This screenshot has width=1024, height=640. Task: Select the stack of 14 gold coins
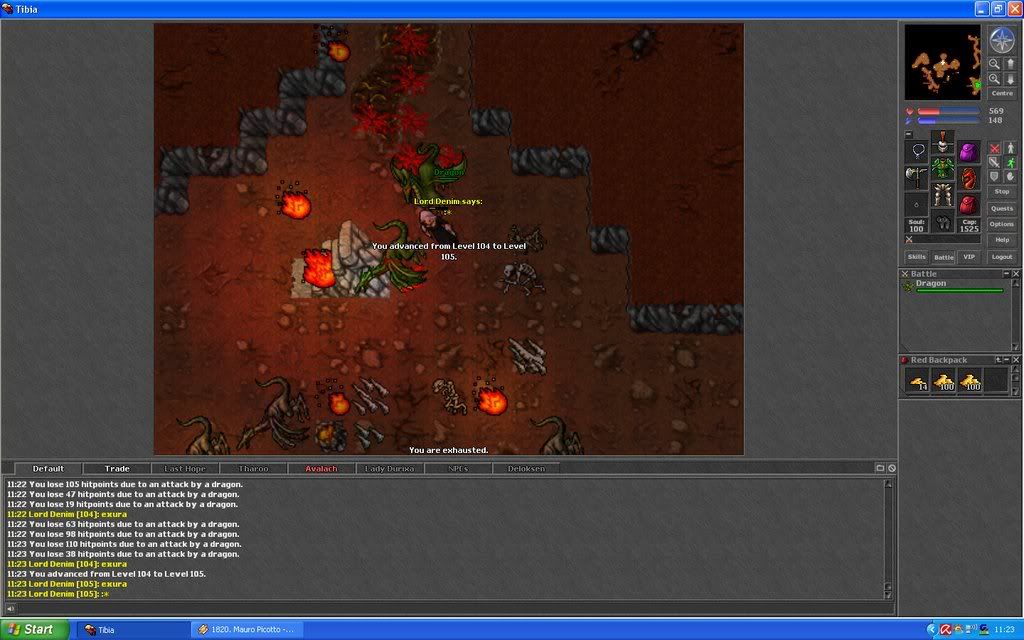tap(917, 380)
